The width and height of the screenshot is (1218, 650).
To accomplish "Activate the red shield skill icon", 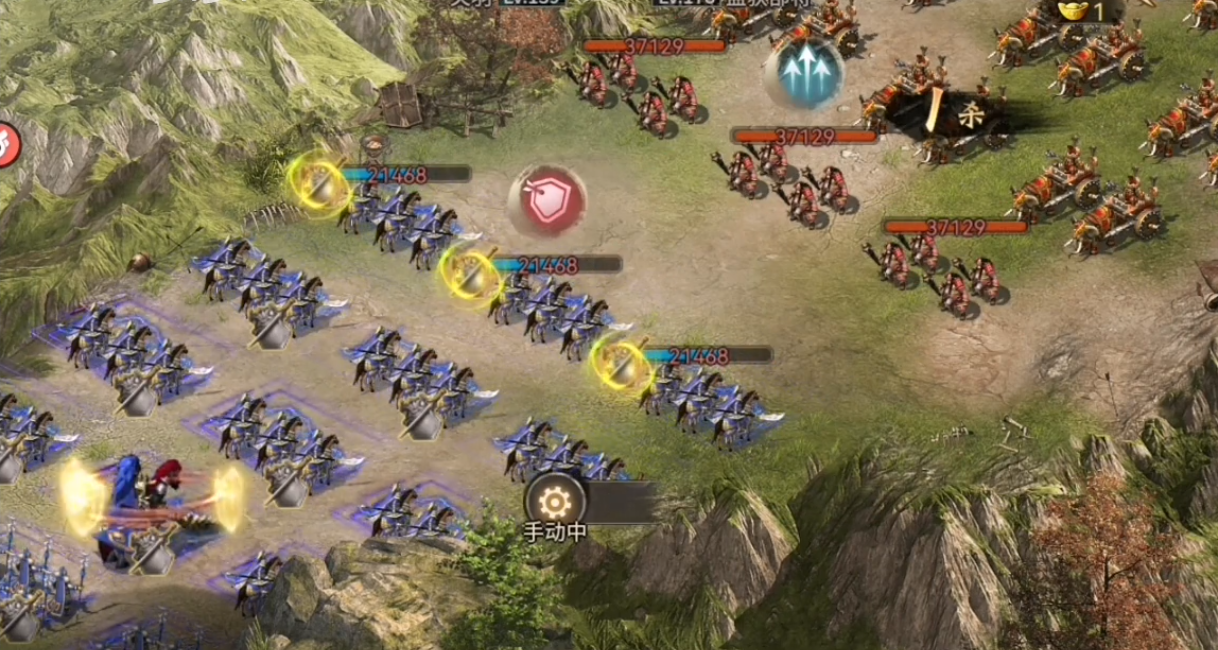I will click(x=547, y=201).
